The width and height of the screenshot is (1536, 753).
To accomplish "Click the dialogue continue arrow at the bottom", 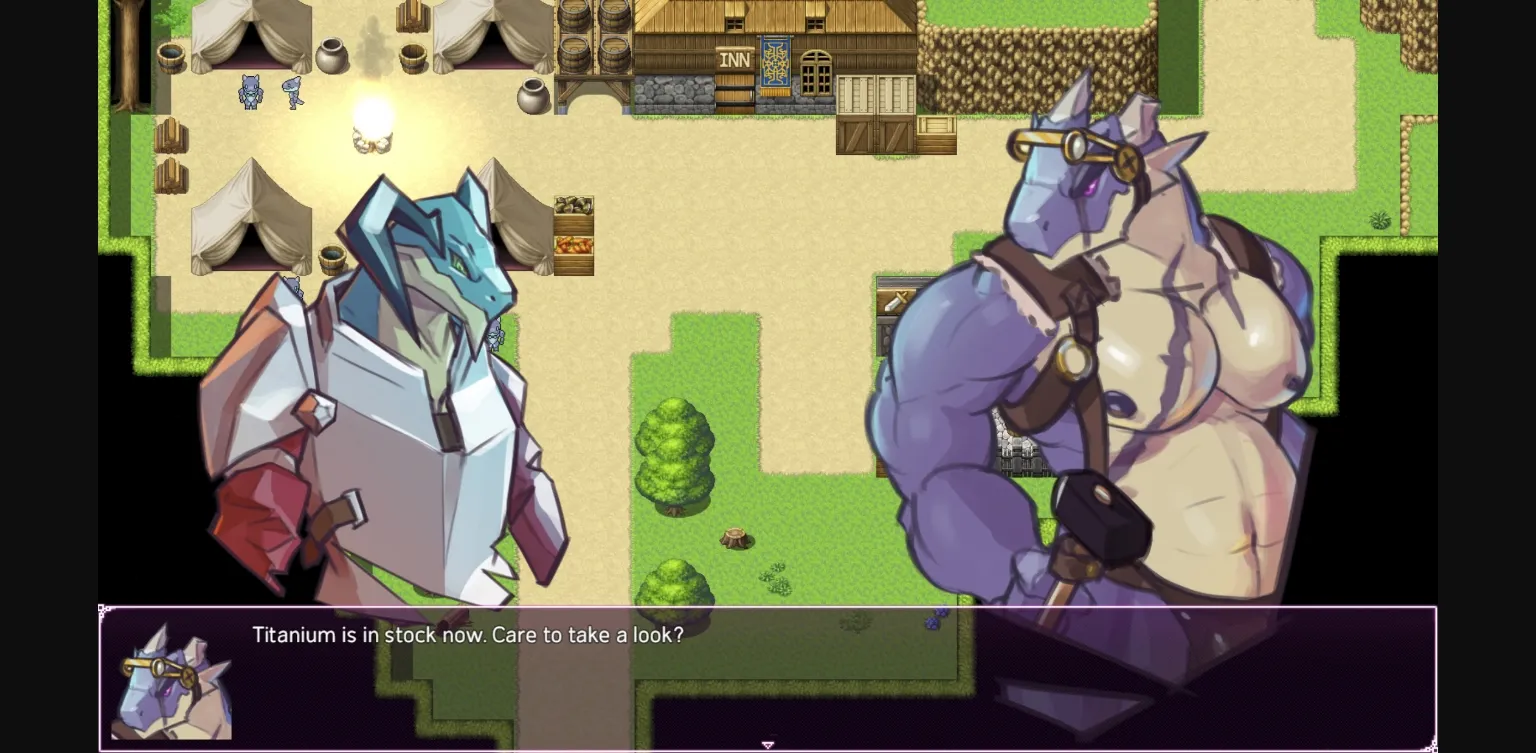I will [x=768, y=745].
